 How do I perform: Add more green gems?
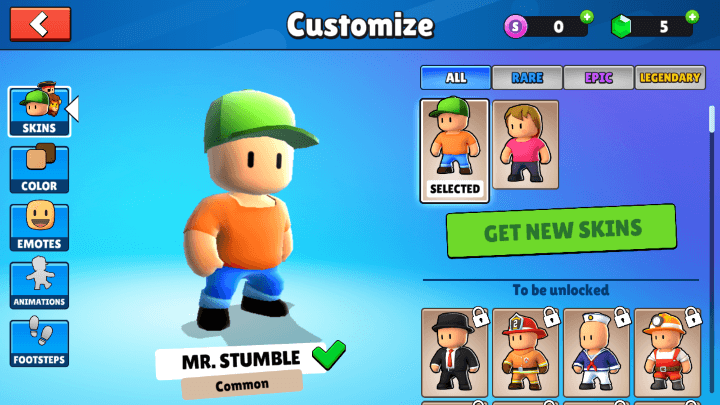(692, 16)
